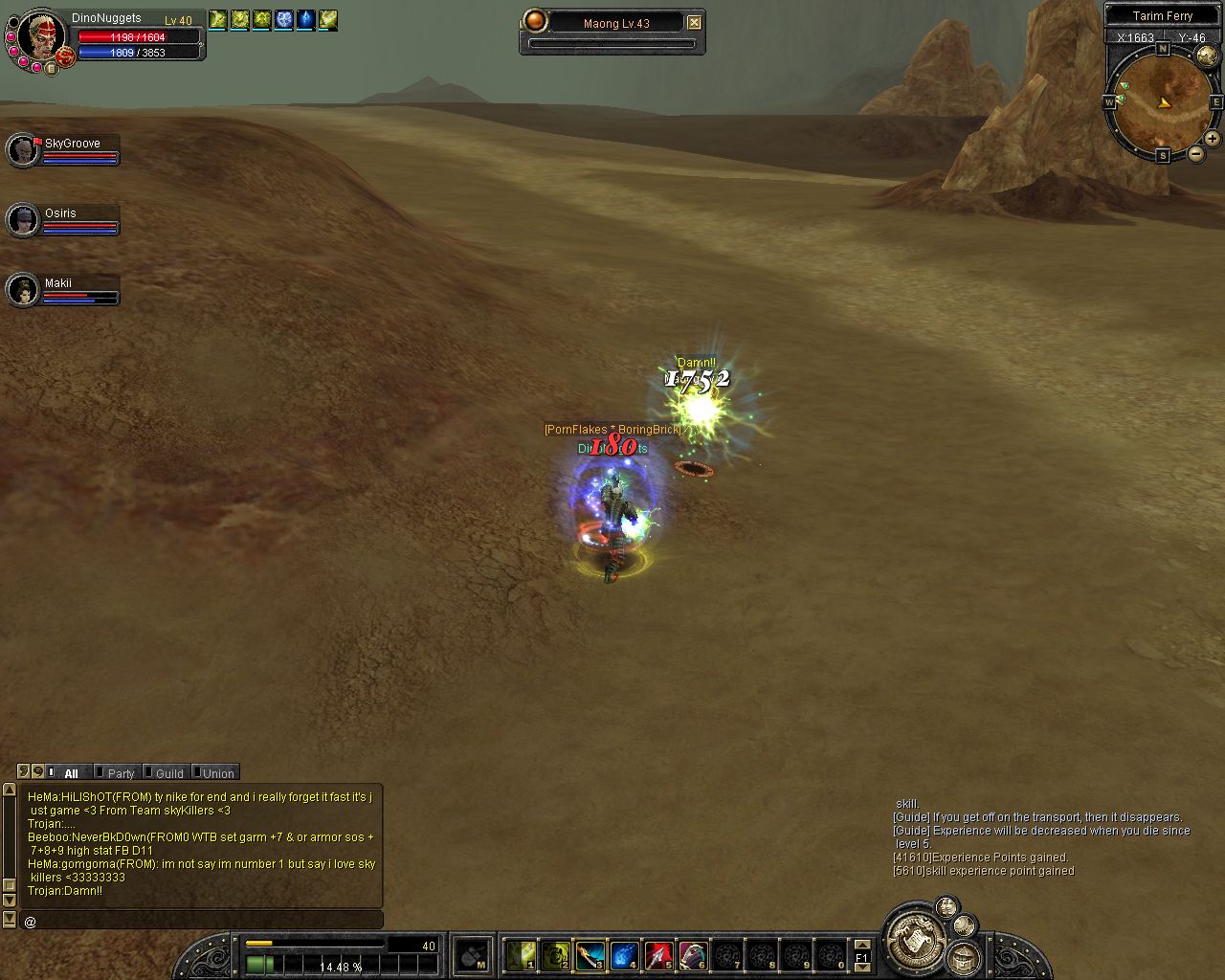Switch to the Union chat tab

coord(217,773)
